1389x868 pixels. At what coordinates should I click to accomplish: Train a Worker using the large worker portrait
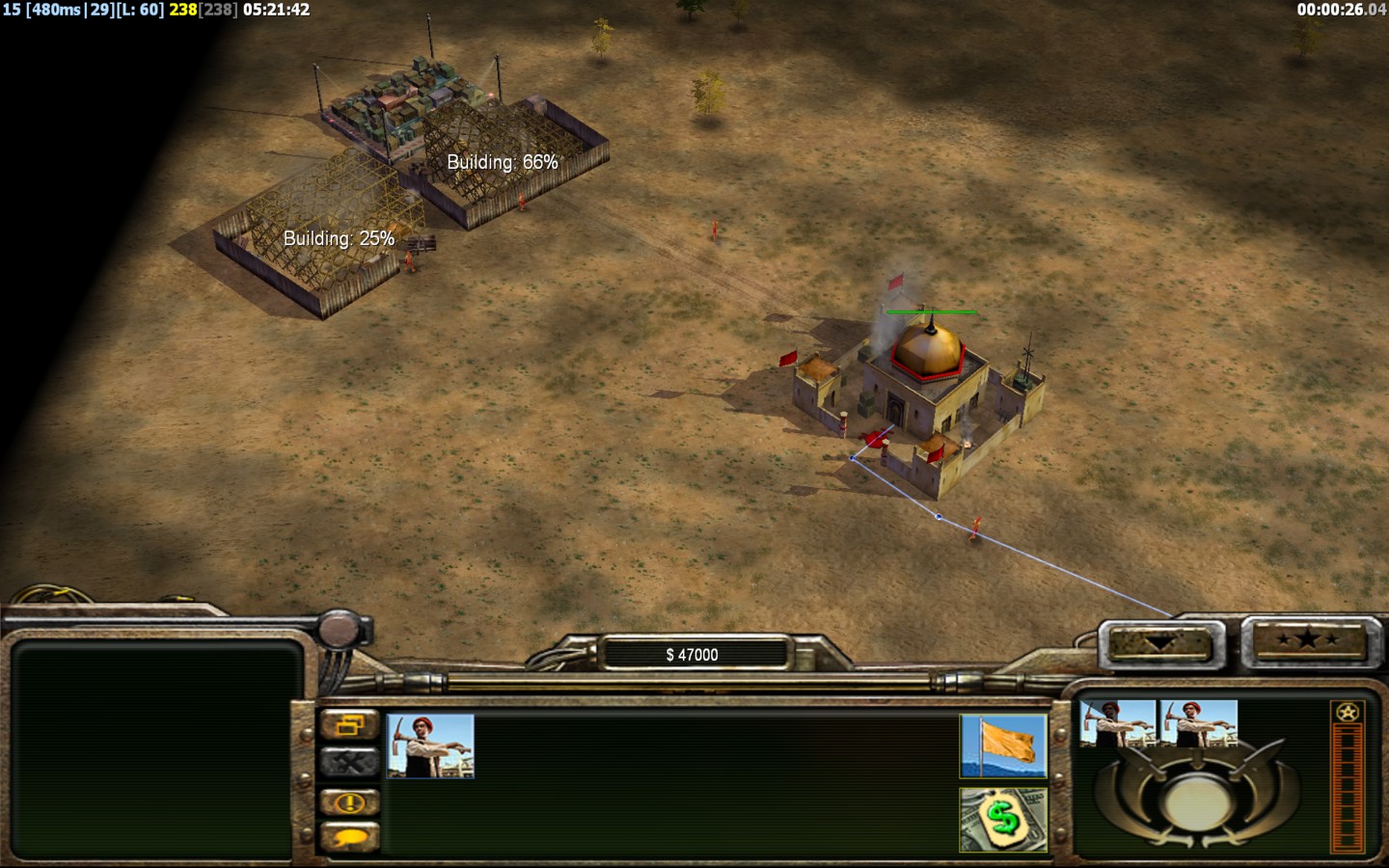click(x=430, y=746)
